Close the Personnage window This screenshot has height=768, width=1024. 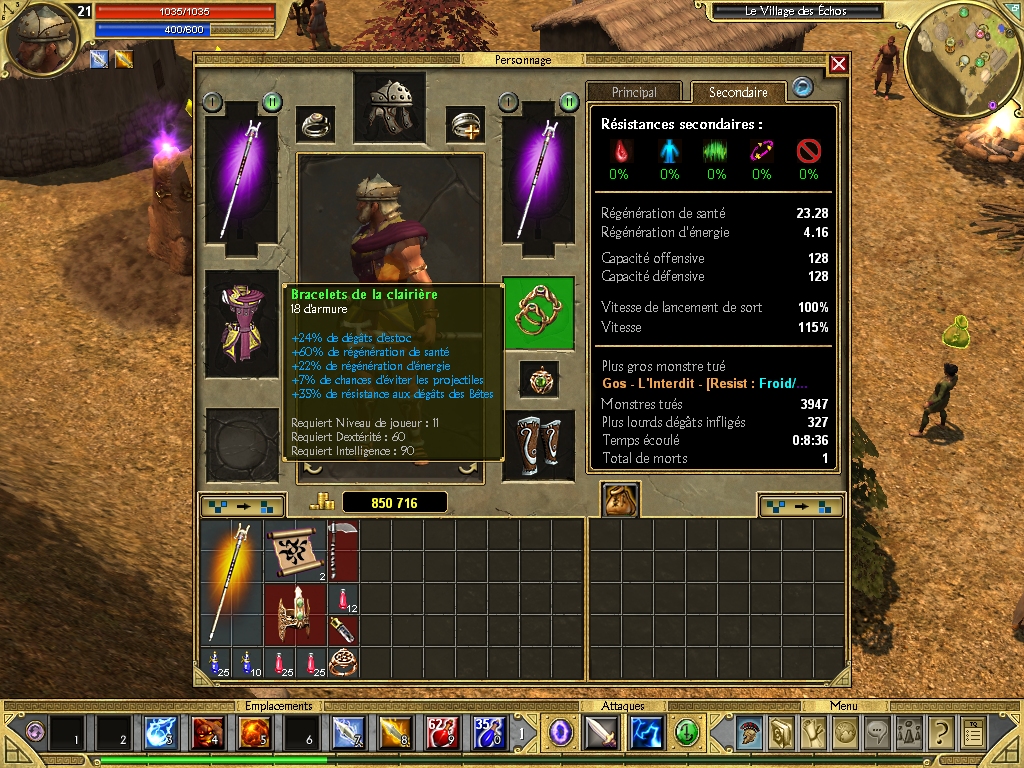(838, 64)
